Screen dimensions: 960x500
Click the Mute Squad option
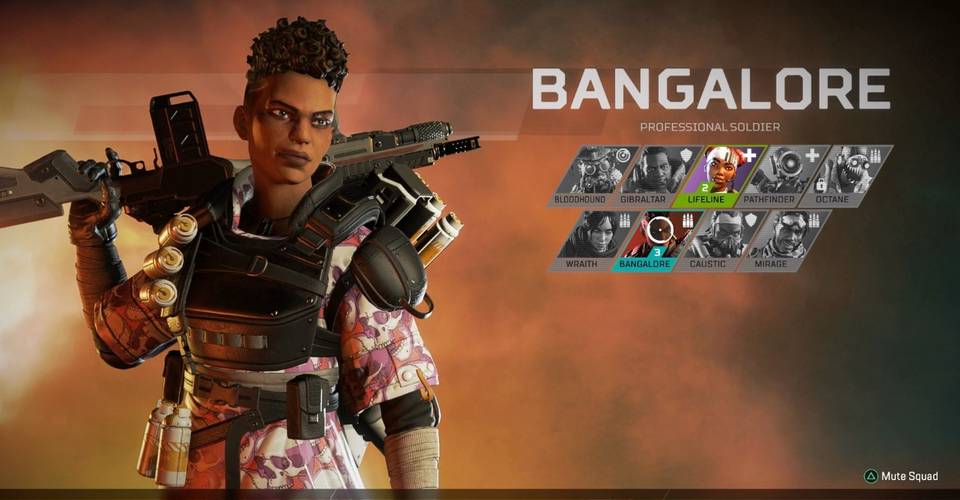click(902, 476)
